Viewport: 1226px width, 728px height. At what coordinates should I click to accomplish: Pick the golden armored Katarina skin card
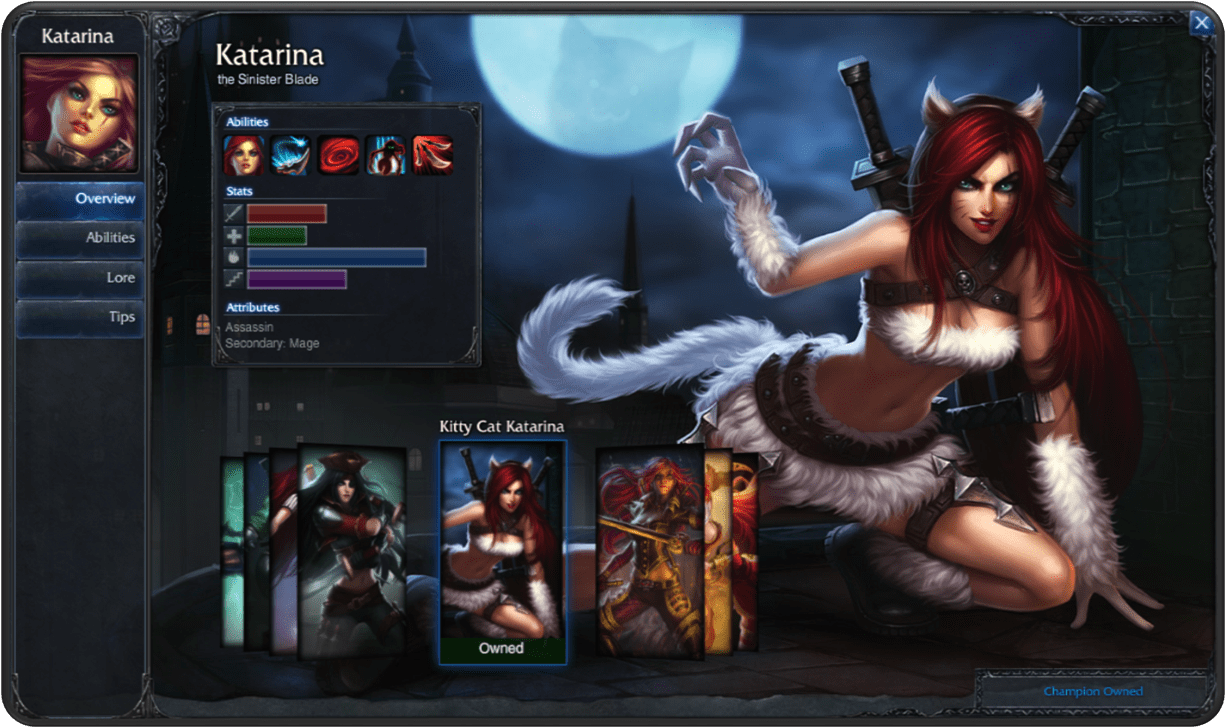click(649, 551)
